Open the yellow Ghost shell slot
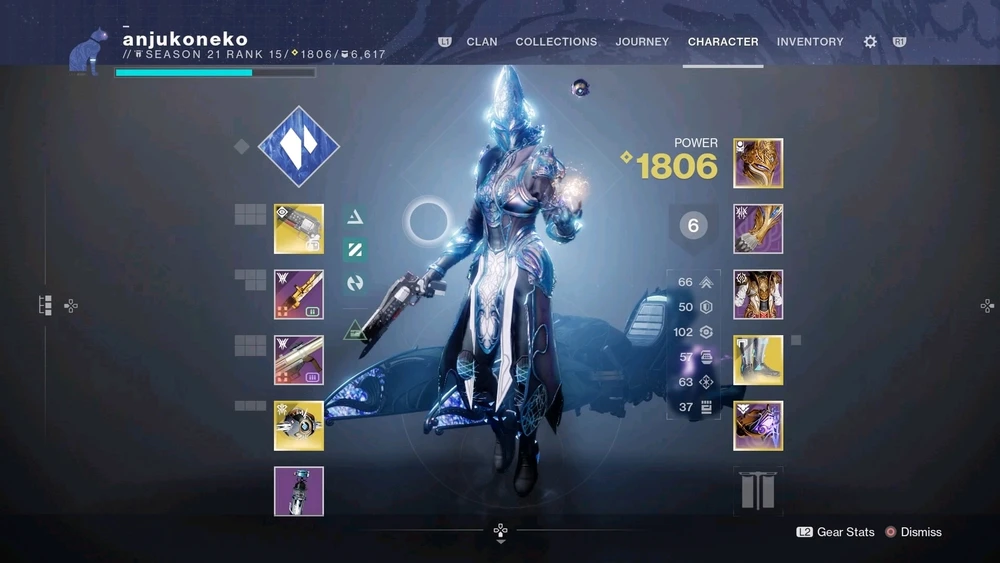This screenshot has width=1000, height=563. [x=299, y=425]
